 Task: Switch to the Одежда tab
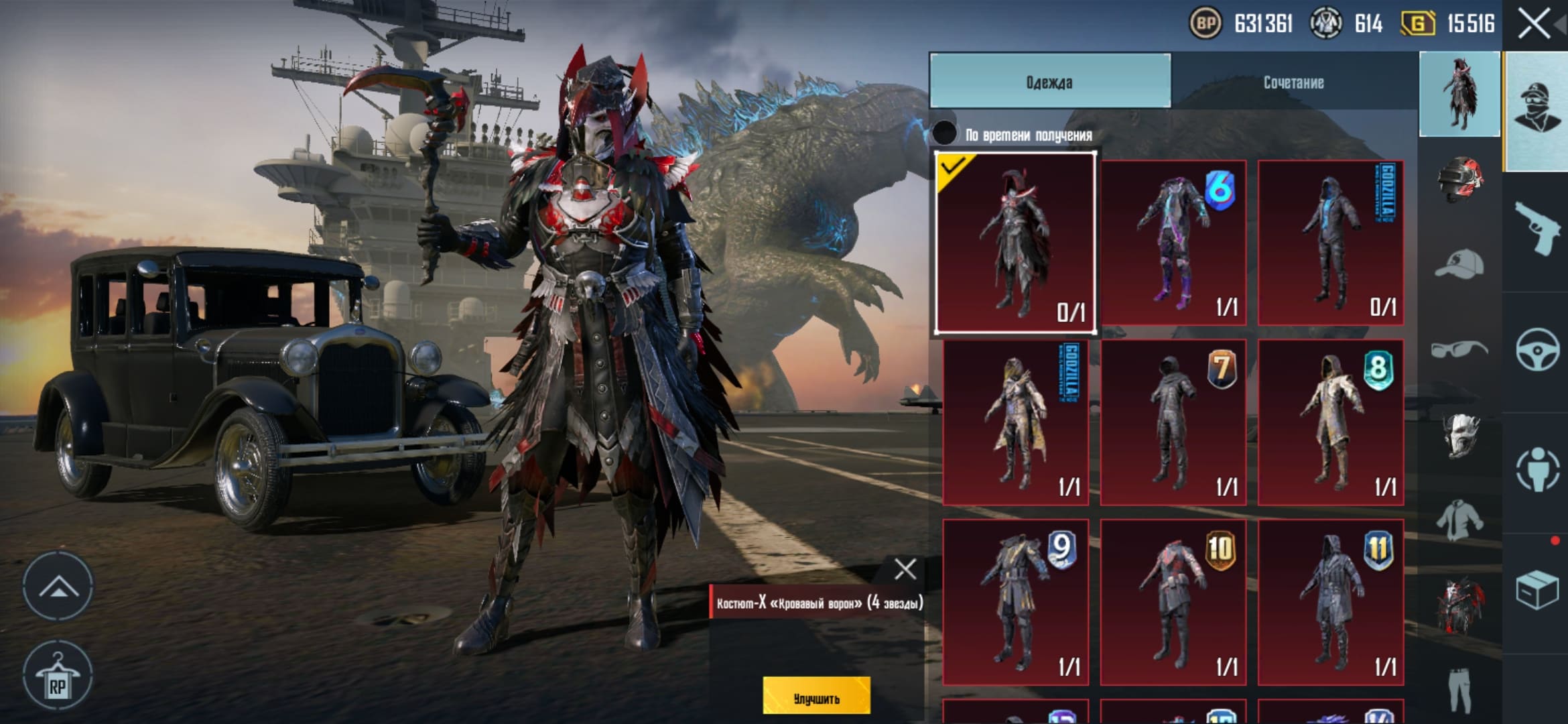click(x=1049, y=82)
